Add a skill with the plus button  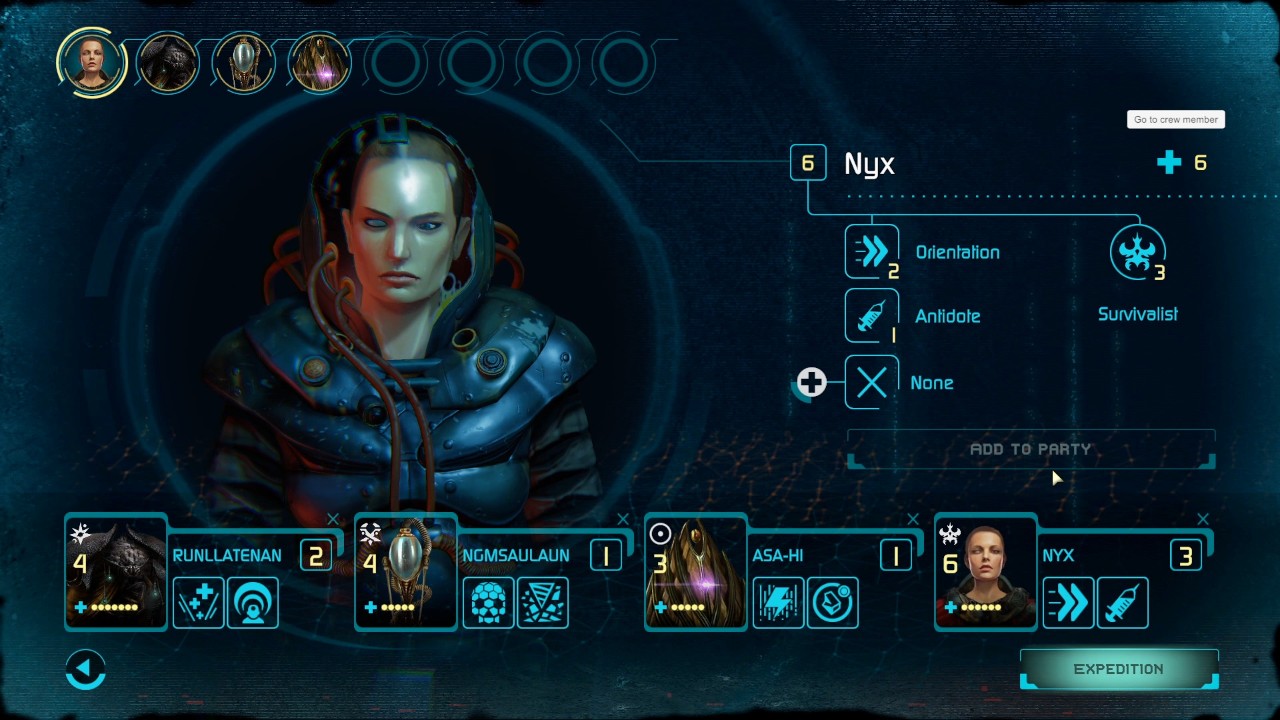pyautogui.click(x=811, y=382)
